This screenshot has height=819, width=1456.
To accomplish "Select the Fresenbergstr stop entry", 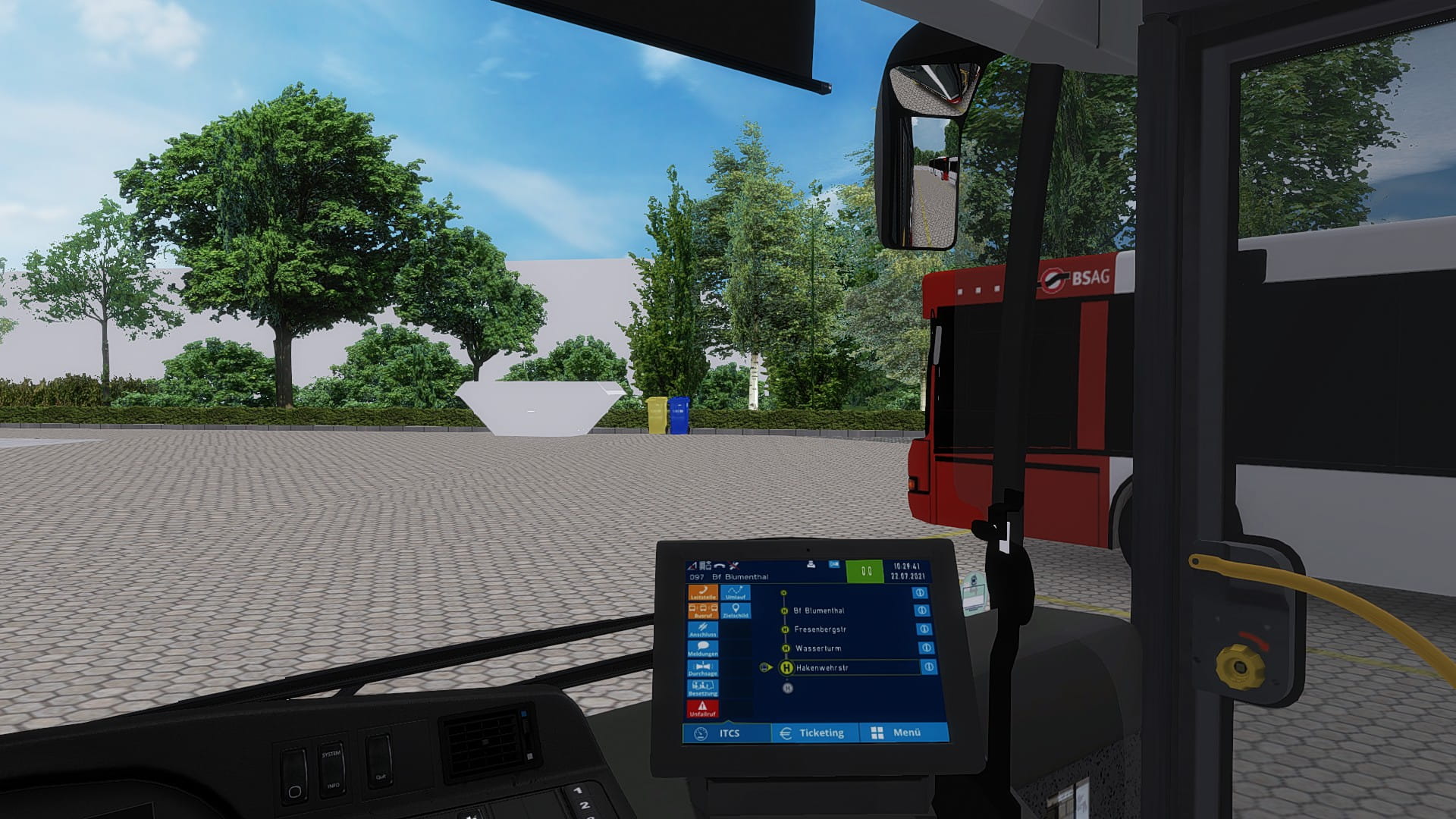I will [820, 629].
